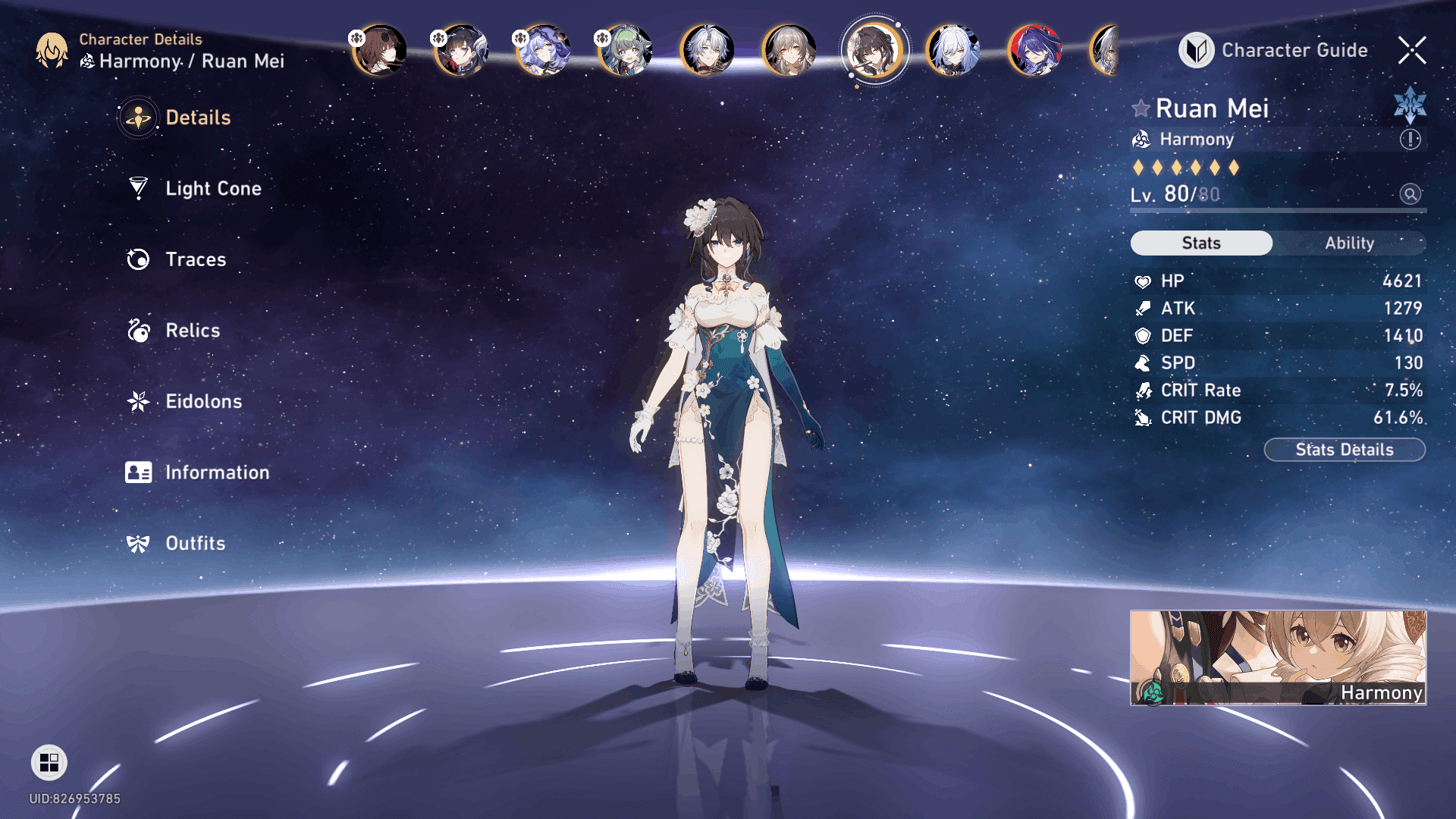The height and width of the screenshot is (819, 1456).
Task: Close the Character Details screen
Action: (x=1412, y=50)
